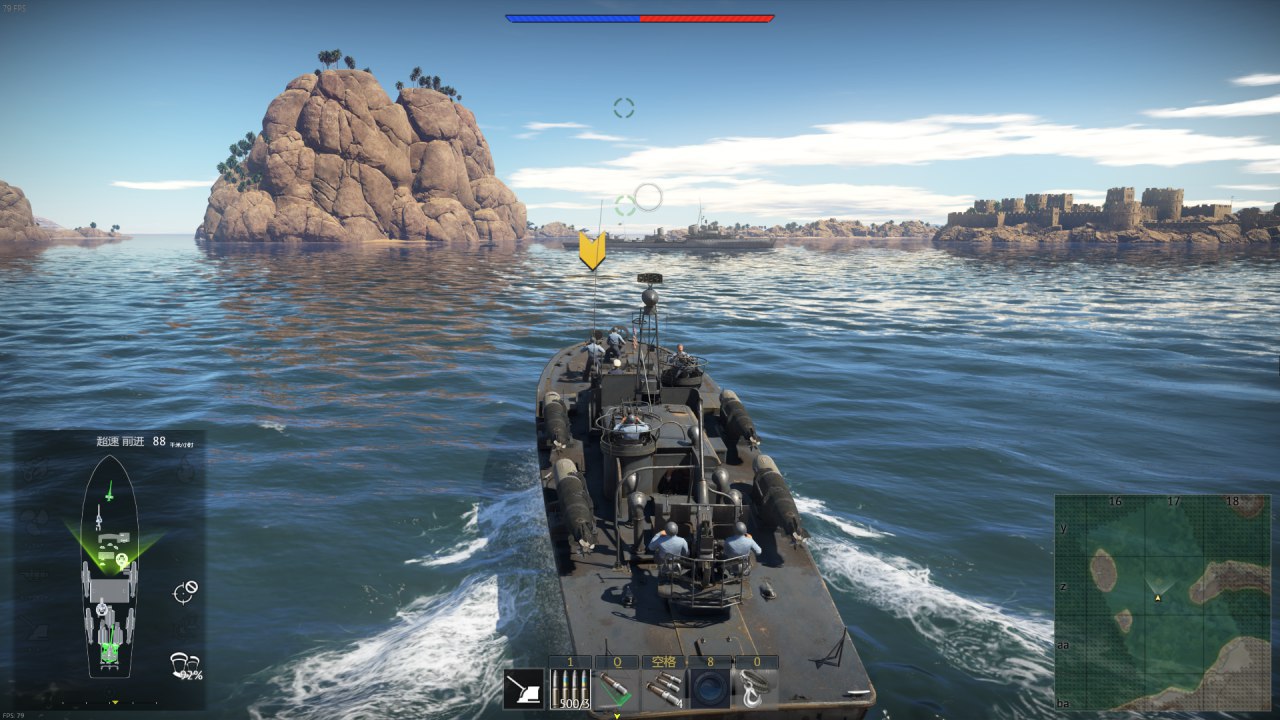Select the triple torpedo salvo slot
The image size is (1280, 720).
(663, 689)
